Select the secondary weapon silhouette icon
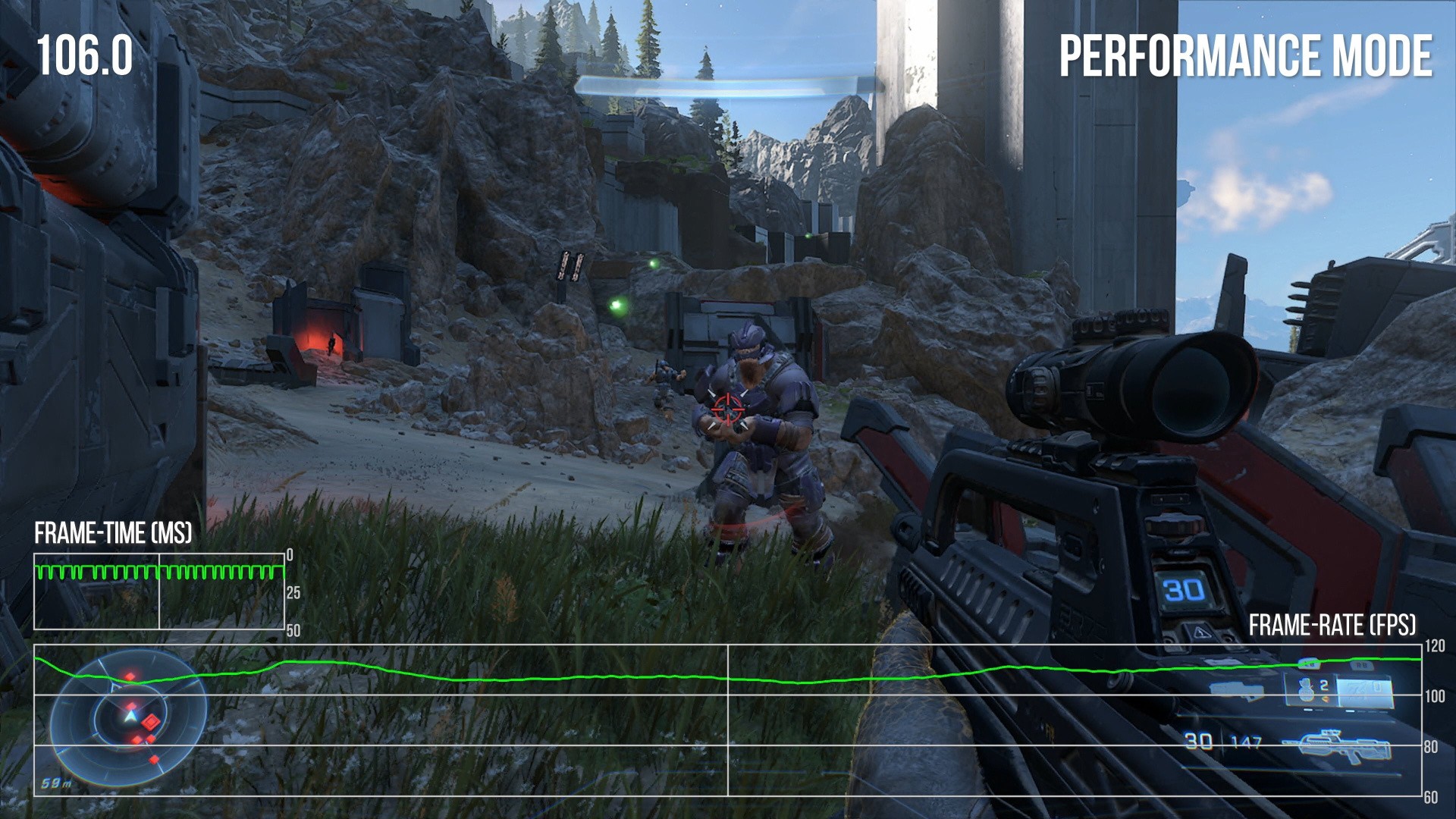 [1236, 690]
